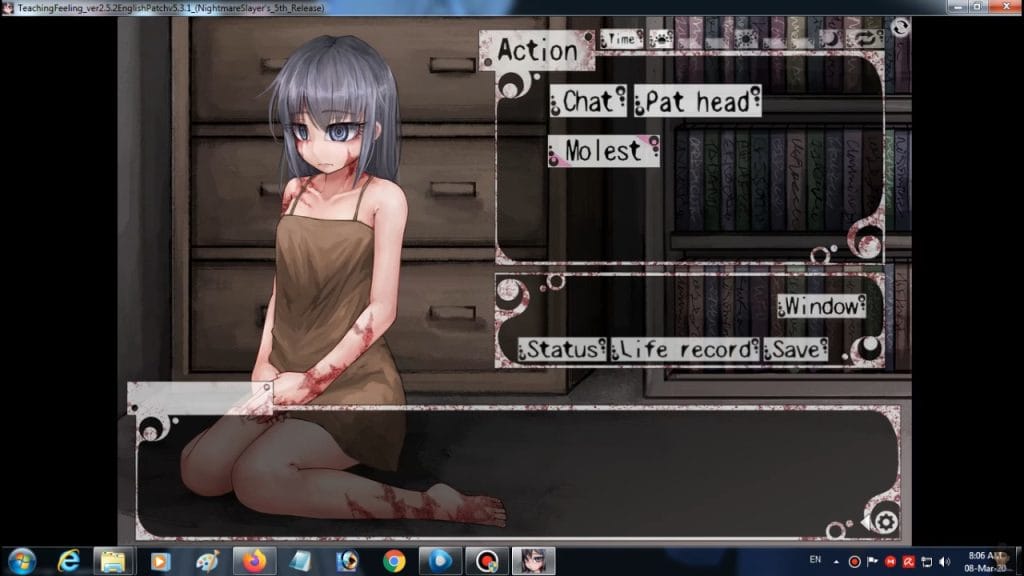1024x576 pixels.
Task: Select the crescent moon night icon
Action: point(830,39)
